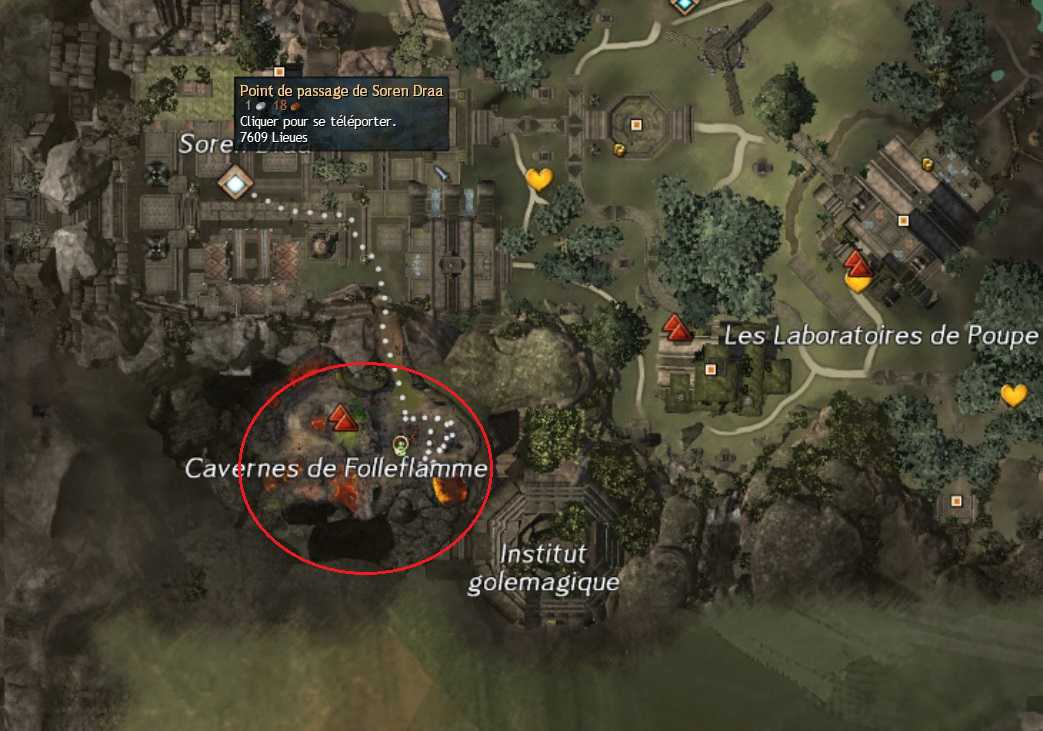Select the heart directly below the laboratory vista marker
Viewport: 1043px width, 731px height.
pyautogui.click(x=857, y=282)
